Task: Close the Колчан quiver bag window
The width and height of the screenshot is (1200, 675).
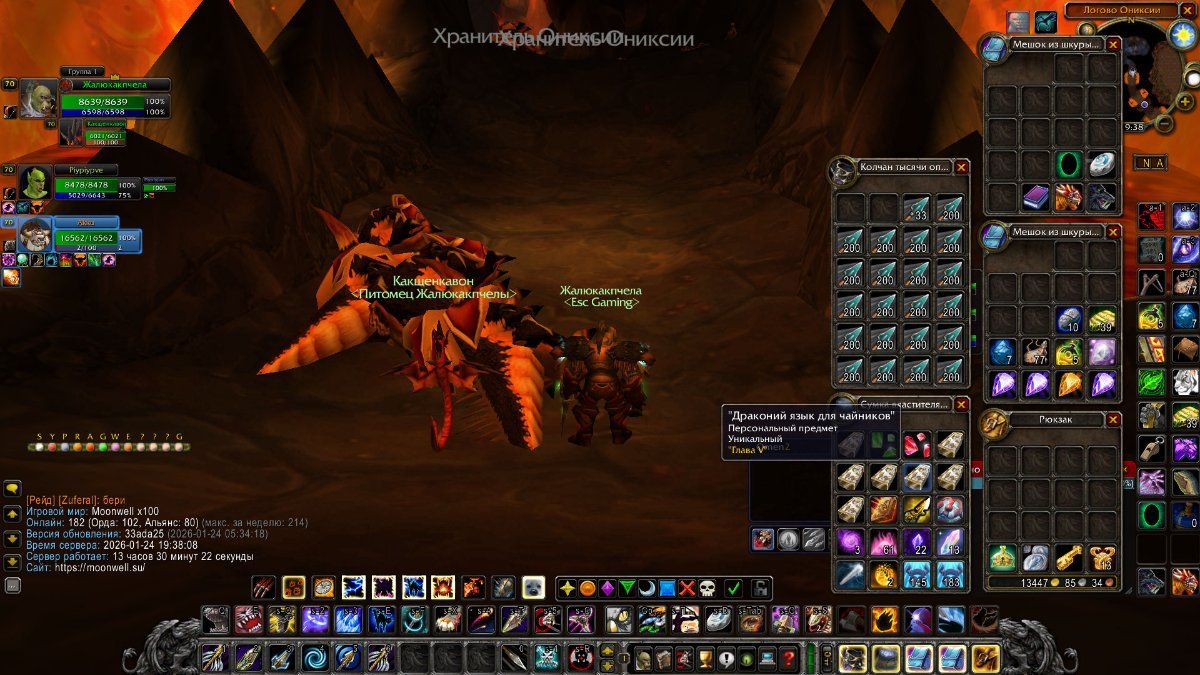Action: point(961,167)
